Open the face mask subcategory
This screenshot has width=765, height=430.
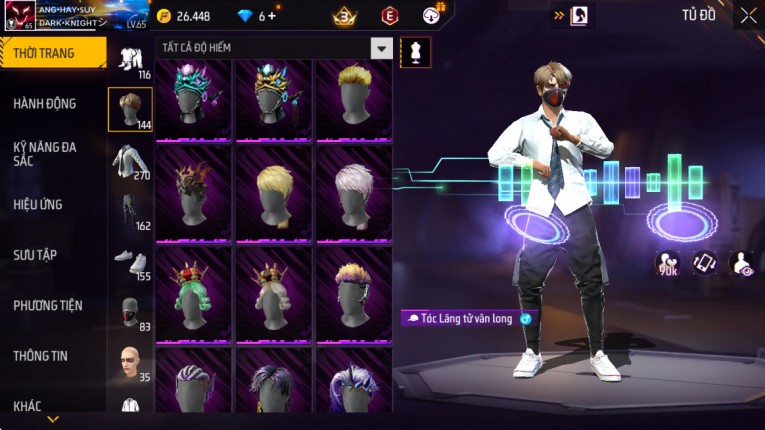130,310
